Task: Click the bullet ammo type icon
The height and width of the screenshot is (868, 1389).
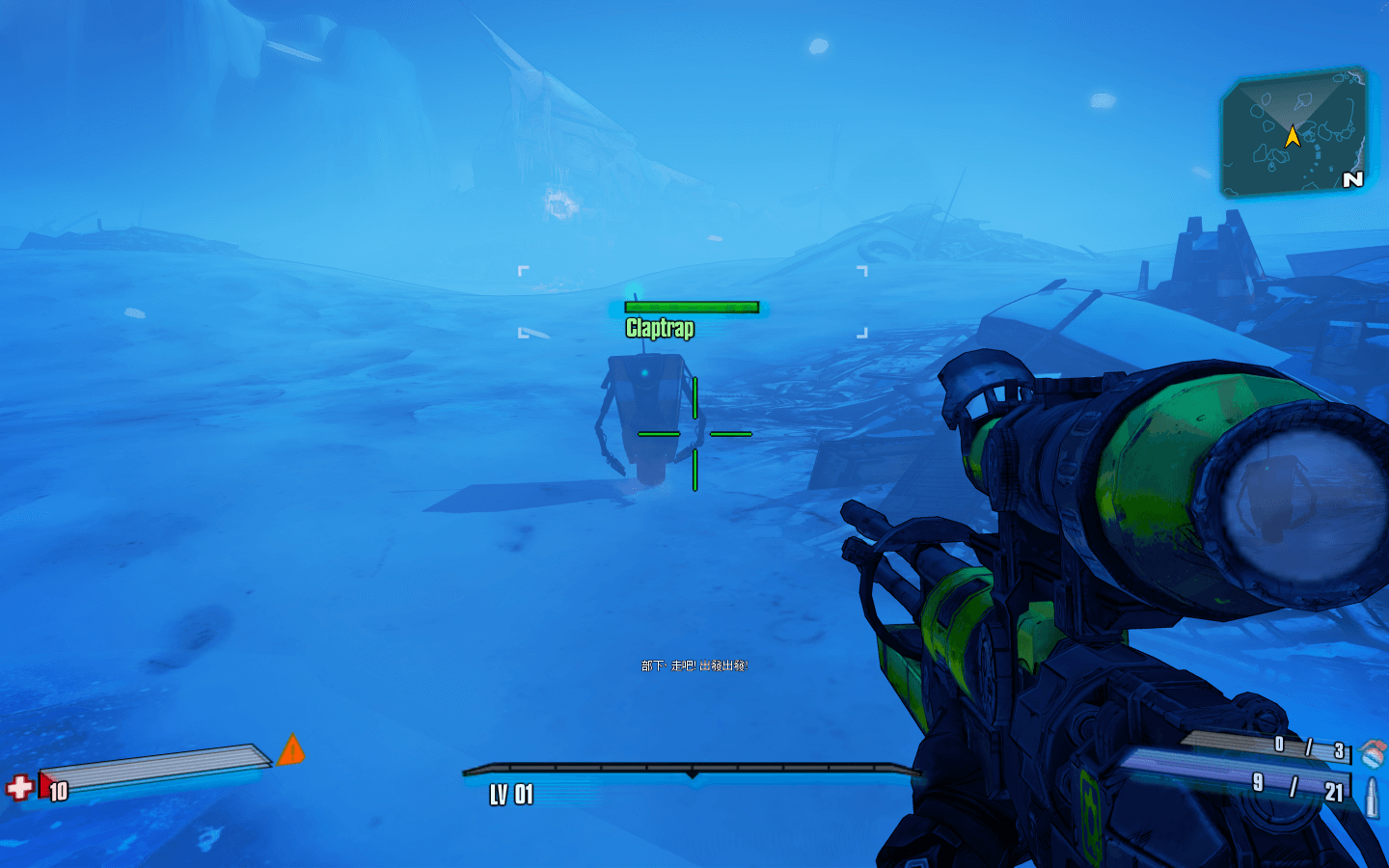Action: 1372,797
